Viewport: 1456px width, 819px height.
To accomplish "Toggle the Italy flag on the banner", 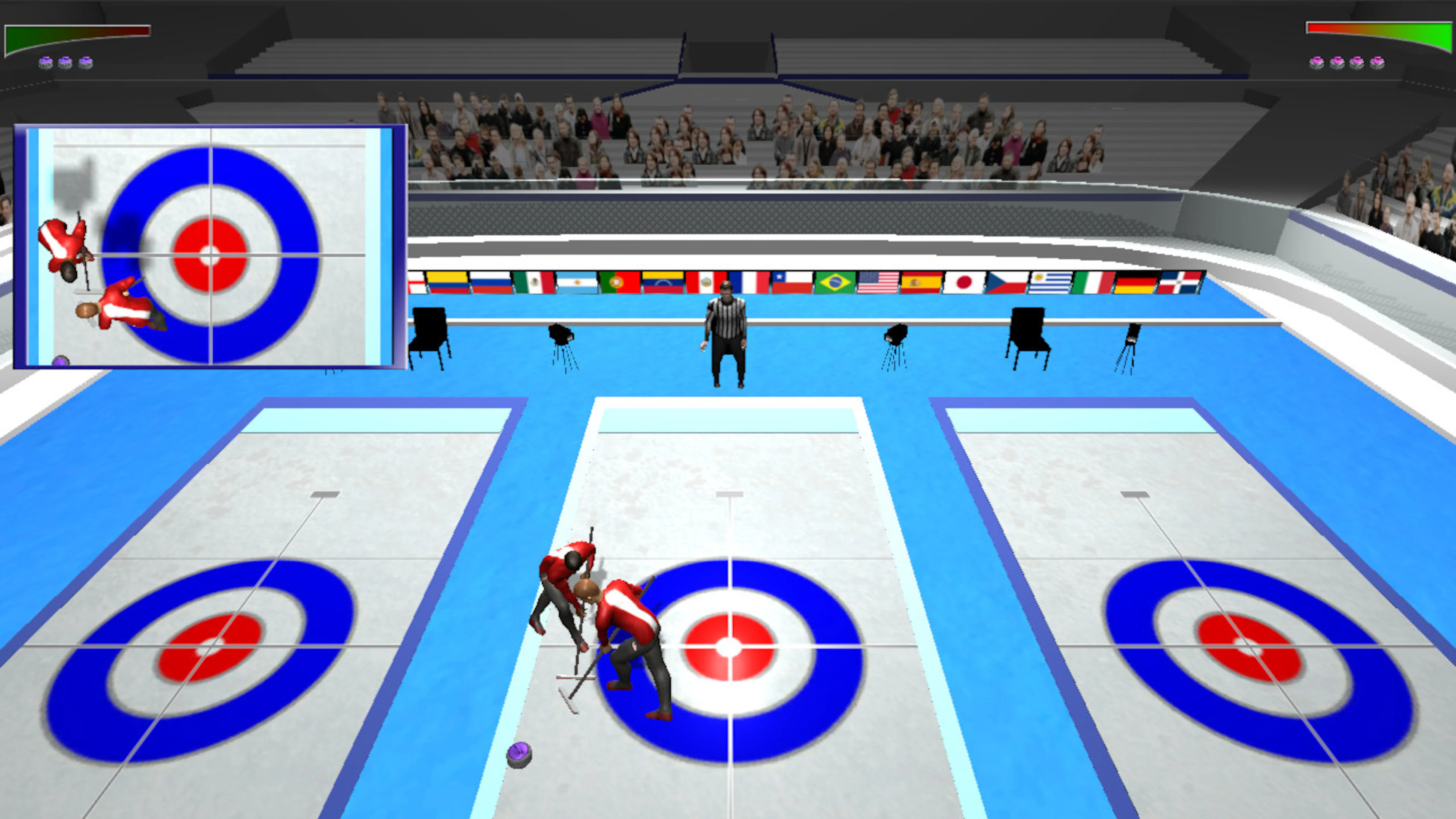I will (1092, 282).
